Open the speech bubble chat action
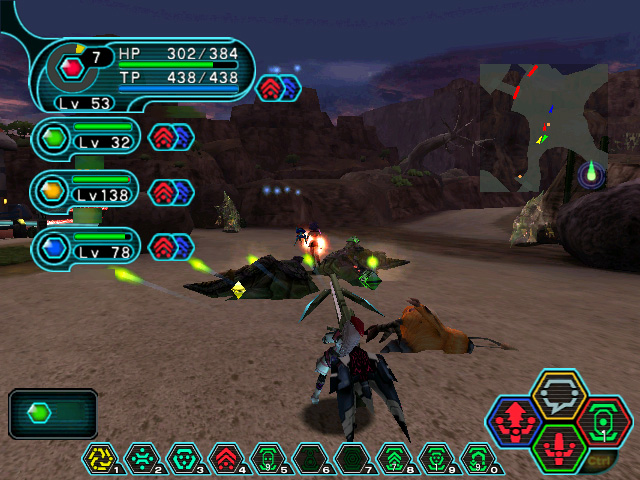Screen dimensions: 640x480 coord(555,395)
